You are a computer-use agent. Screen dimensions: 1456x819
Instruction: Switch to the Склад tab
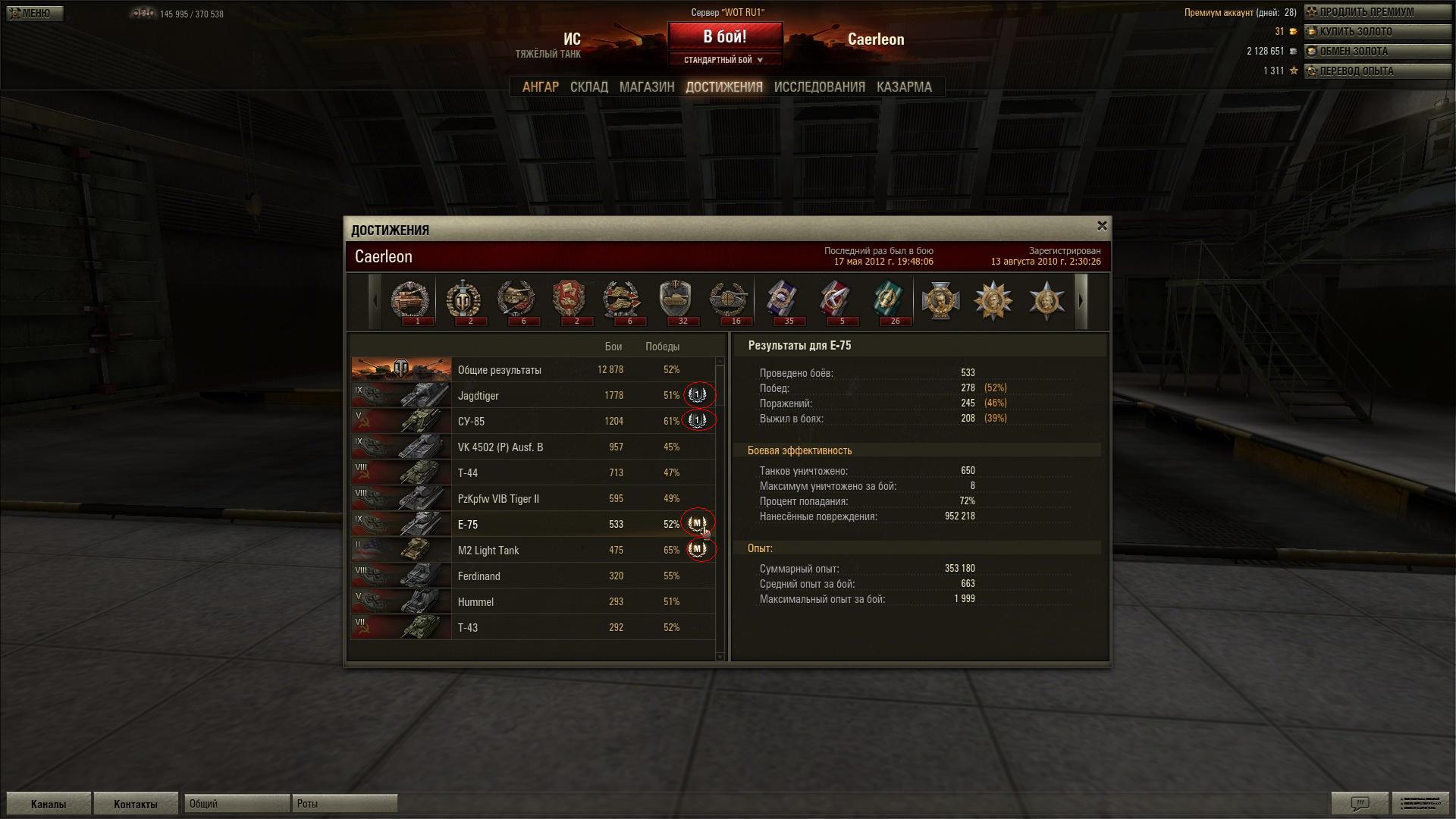point(588,87)
